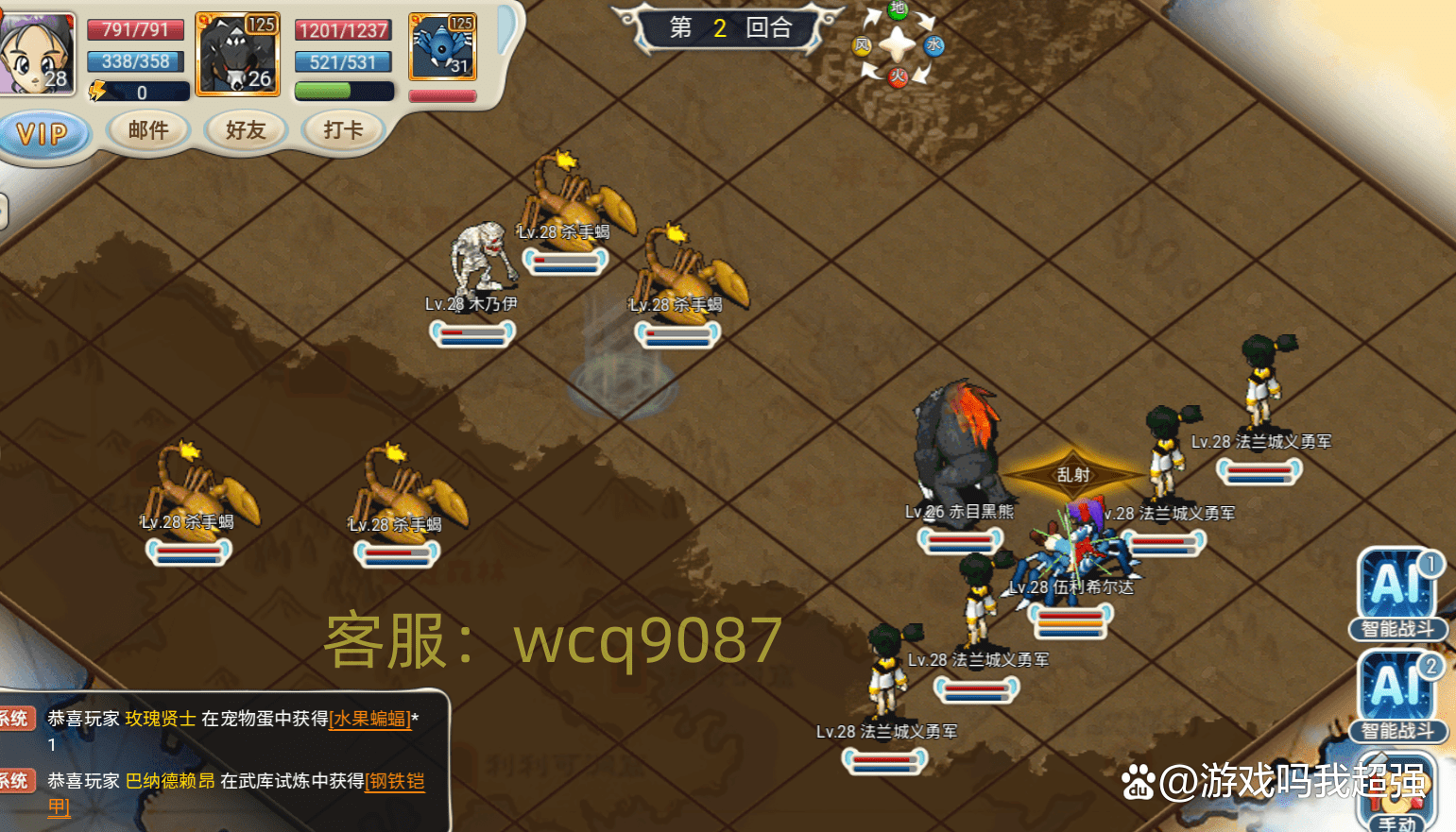Viewport: 1456px width, 832px height.
Task: Click the elemental compass's yellow 风 orb
Action: pos(863,45)
